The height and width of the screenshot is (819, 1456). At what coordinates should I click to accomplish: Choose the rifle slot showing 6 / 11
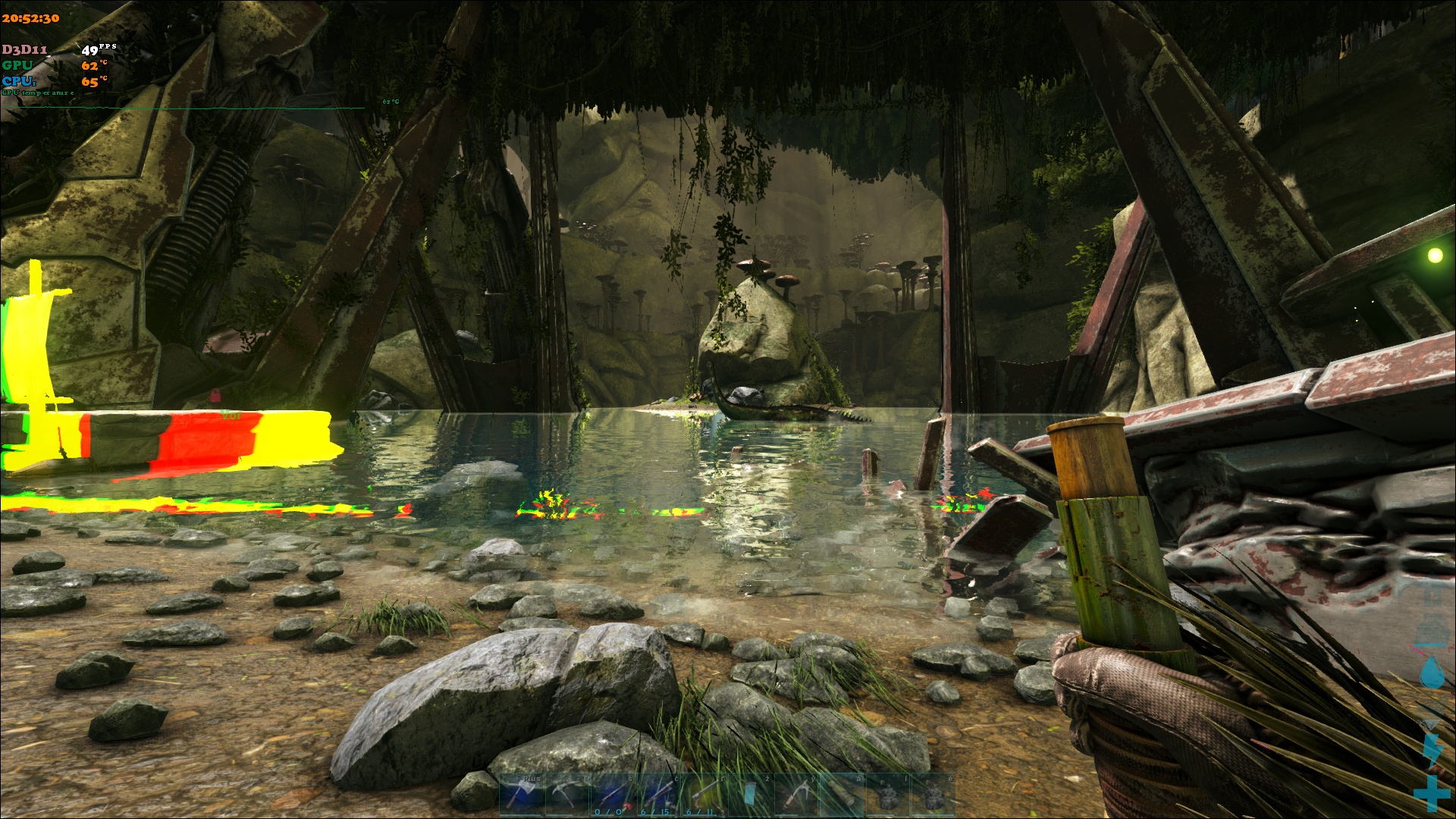[x=704, y=795]
